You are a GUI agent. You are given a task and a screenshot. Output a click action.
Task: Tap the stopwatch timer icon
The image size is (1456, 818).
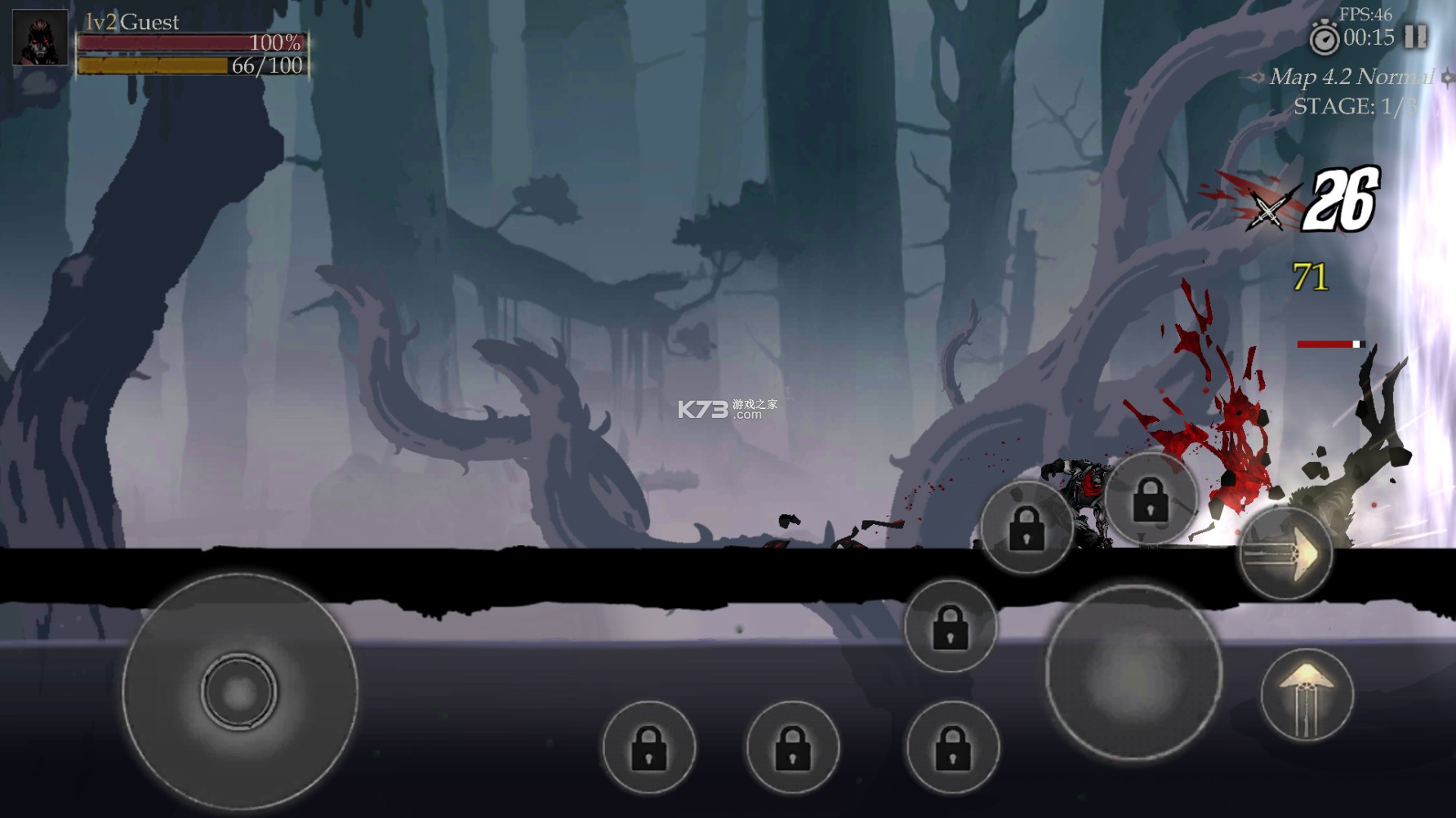click(x=1323, y=36)
